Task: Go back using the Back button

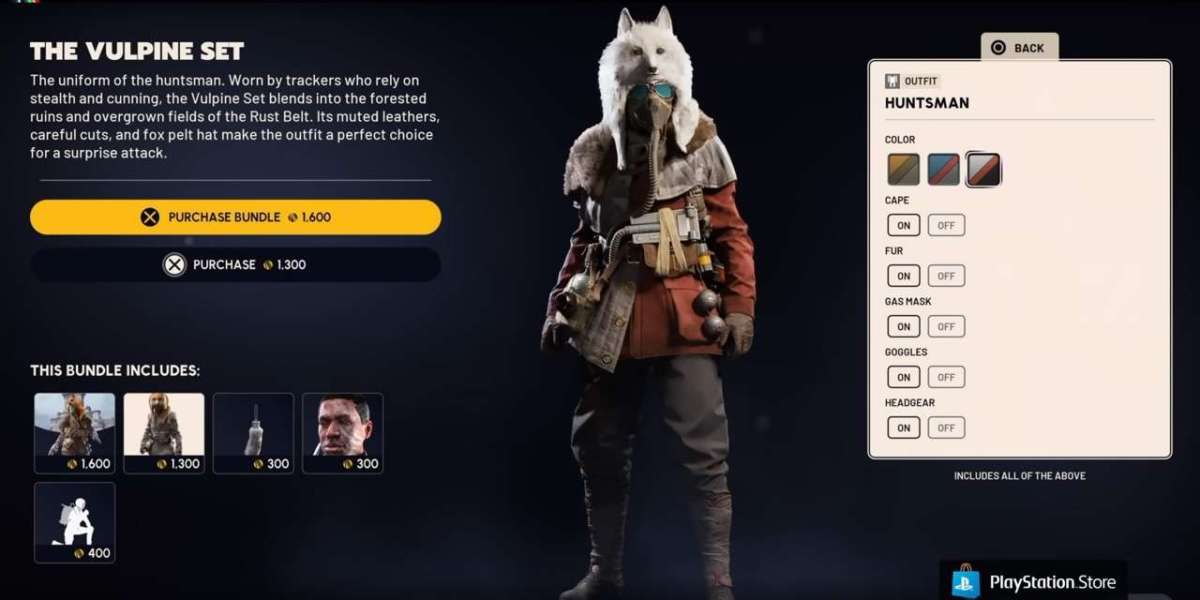Action: 1018,47
